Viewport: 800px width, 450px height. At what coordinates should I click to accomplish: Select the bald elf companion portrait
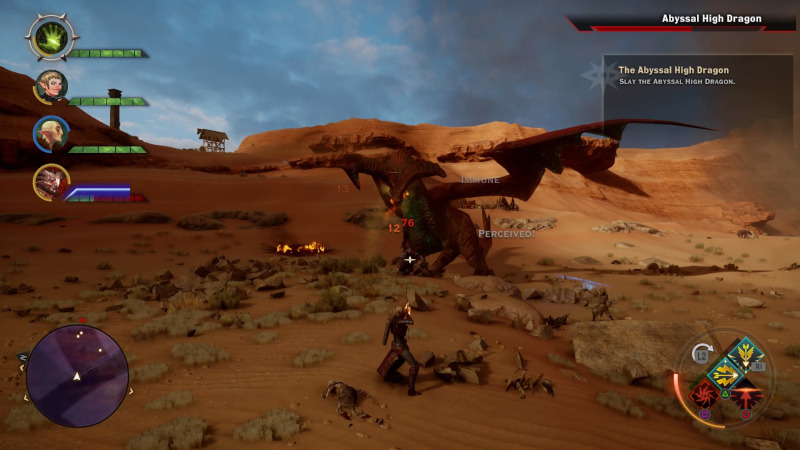[x=49, y=134]
